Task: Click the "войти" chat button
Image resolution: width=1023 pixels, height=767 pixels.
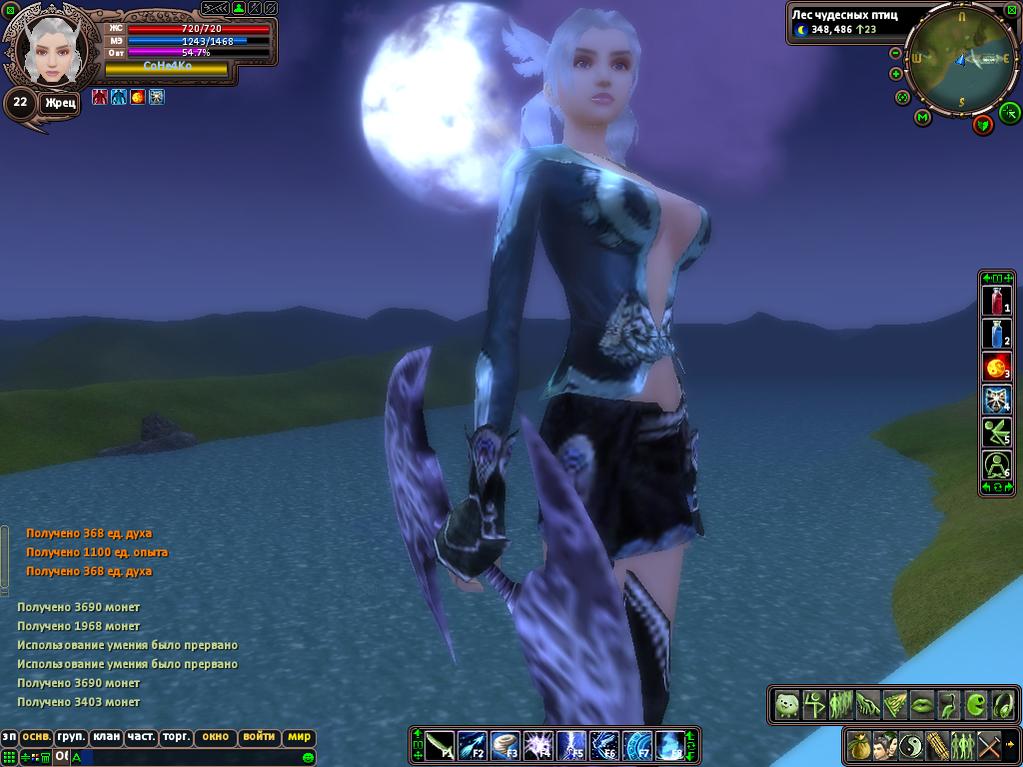Action: click(x=259, y=737)
